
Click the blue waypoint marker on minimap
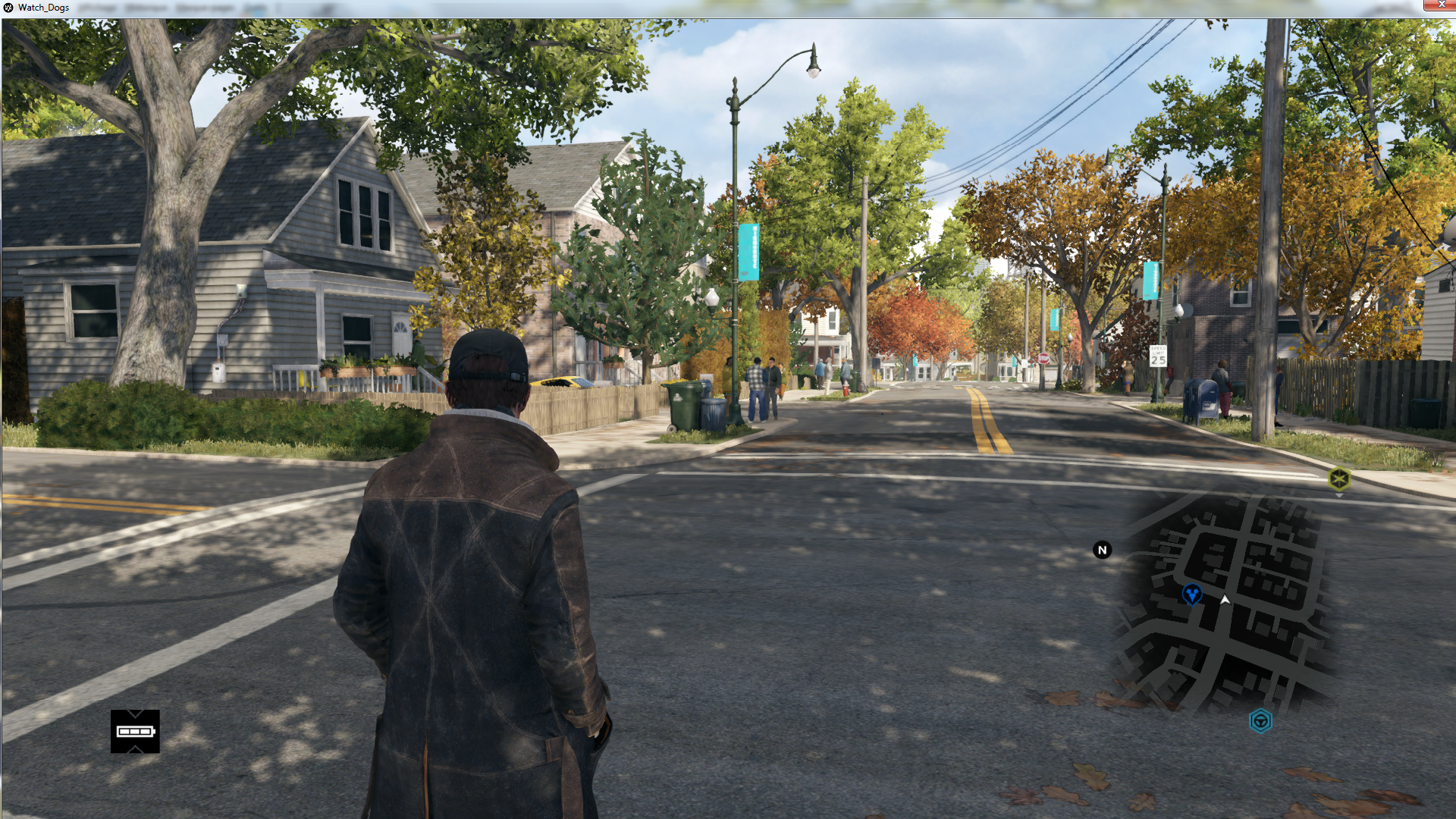click(1191, 594)
